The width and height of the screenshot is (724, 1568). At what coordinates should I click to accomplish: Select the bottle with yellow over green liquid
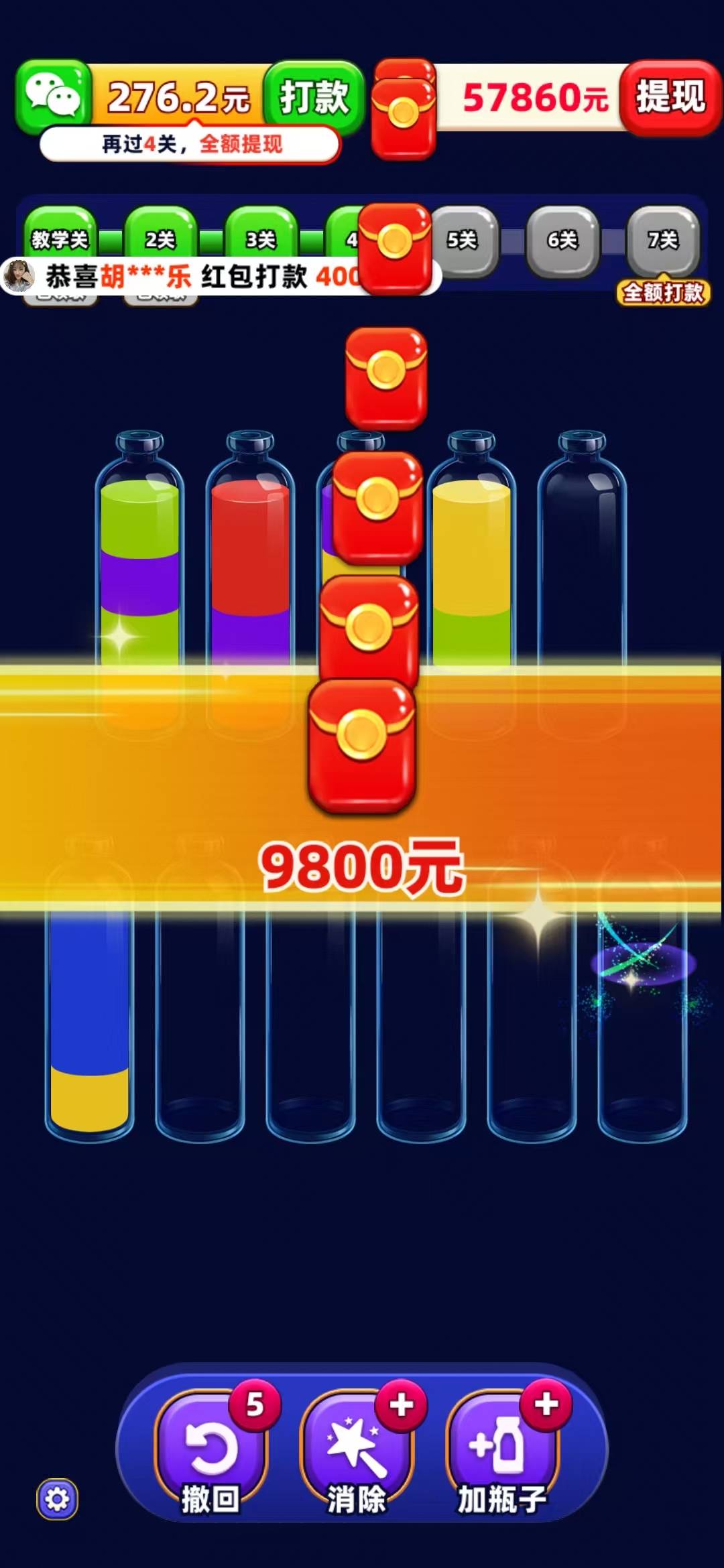pos(472,556)
